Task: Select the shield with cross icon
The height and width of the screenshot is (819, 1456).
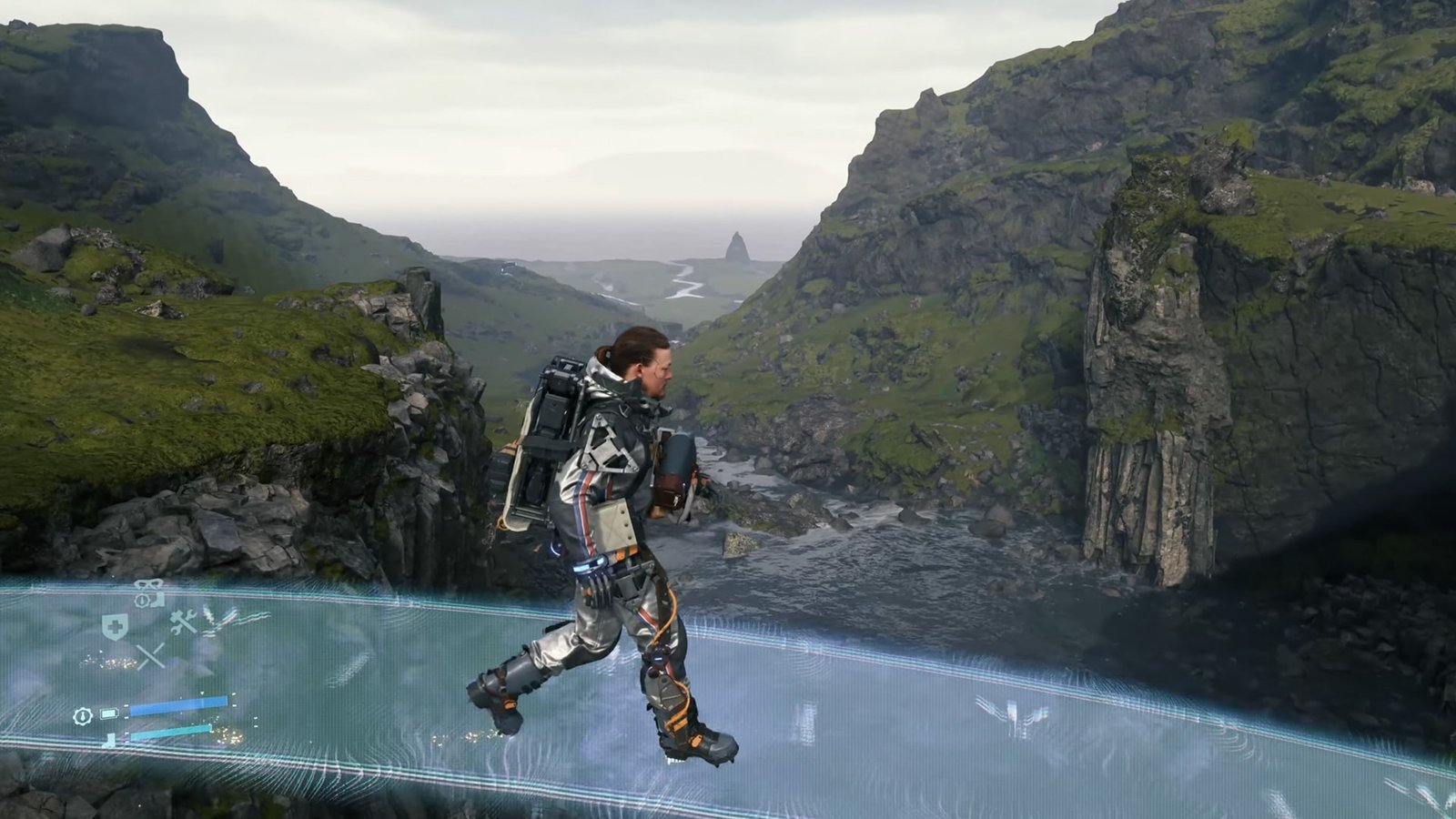Action: 114,626
